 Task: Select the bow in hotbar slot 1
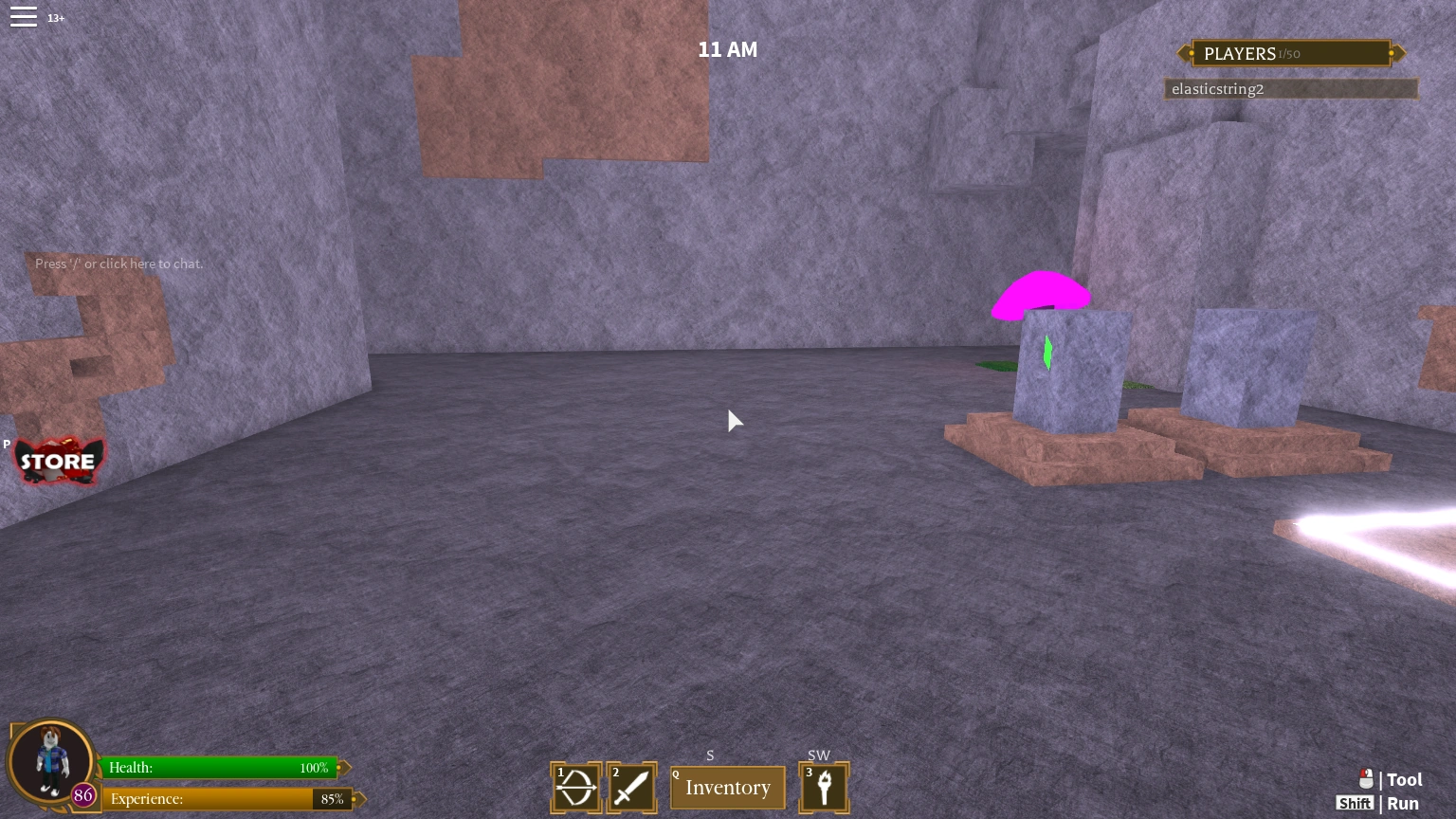coord(575,787)
